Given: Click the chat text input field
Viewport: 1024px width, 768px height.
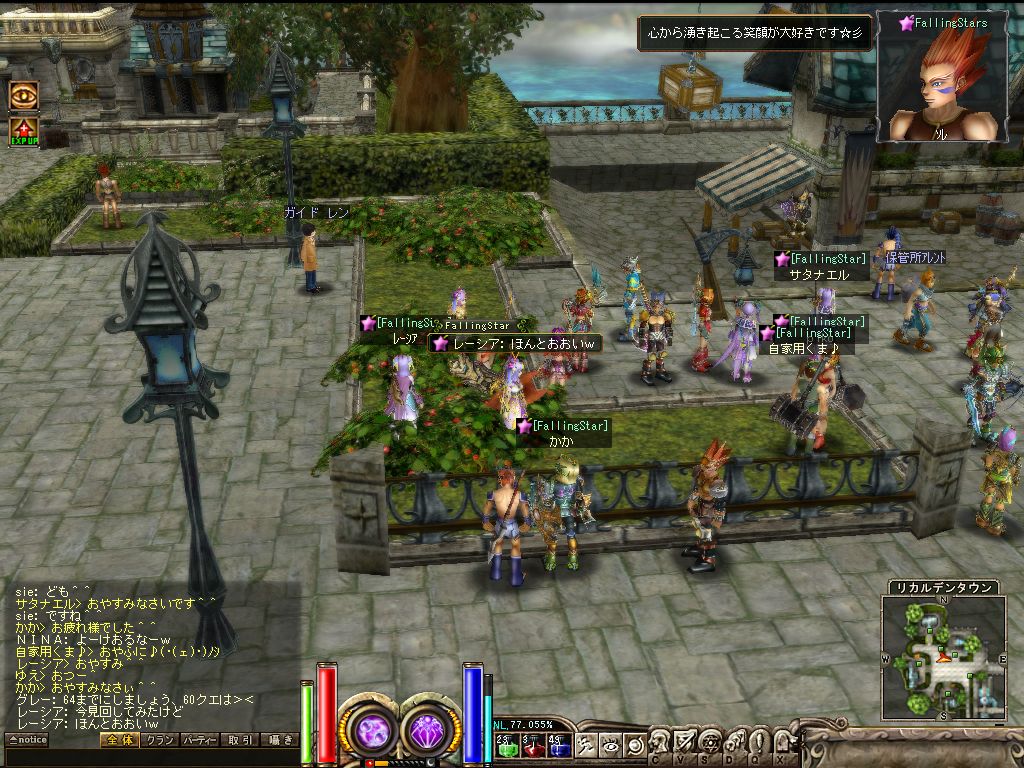Looking at the screenshot, I should [x=150, y=758].
